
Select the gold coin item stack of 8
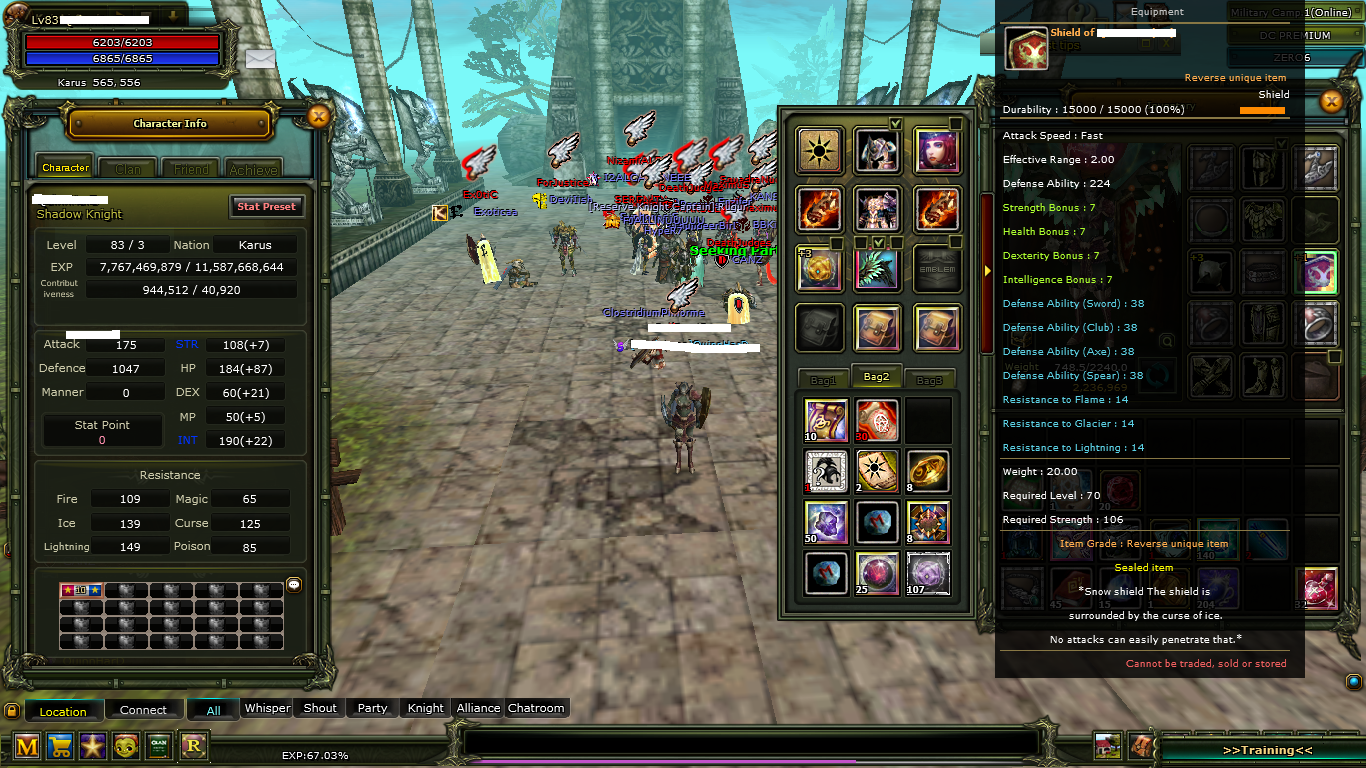[928, 471]
